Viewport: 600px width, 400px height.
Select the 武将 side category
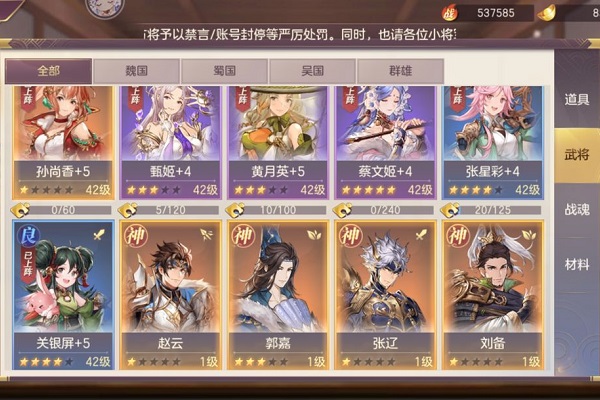pyautogui.click(x=577, y=154)
